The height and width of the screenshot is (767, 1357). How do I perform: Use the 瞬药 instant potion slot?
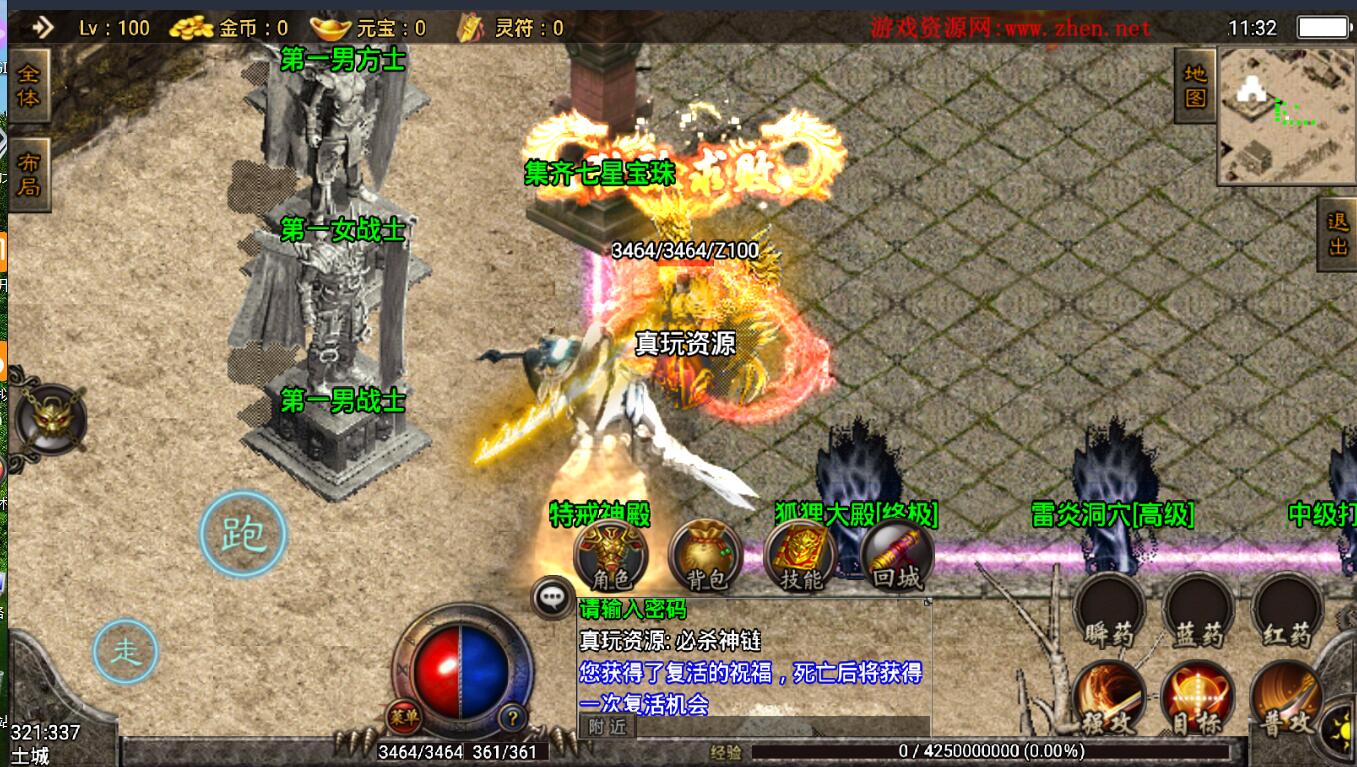click(1110, 610)
